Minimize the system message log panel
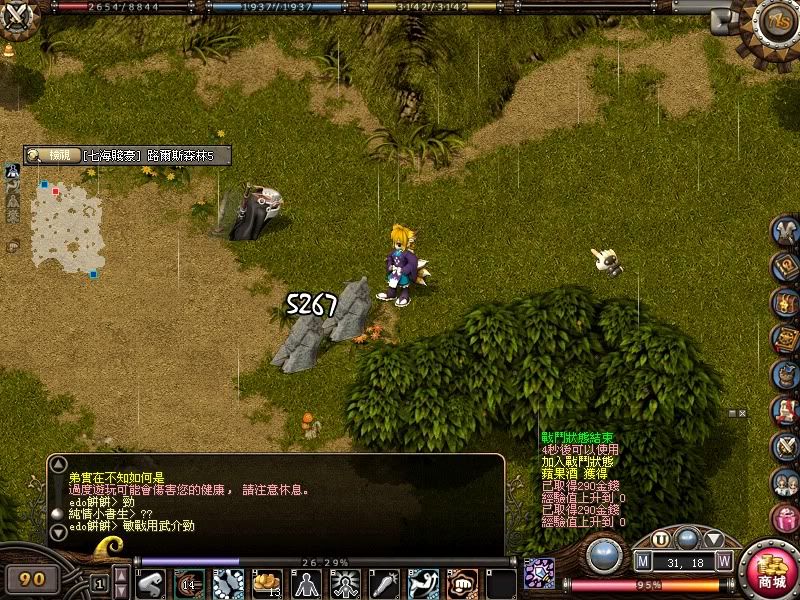 click(732, 413)
